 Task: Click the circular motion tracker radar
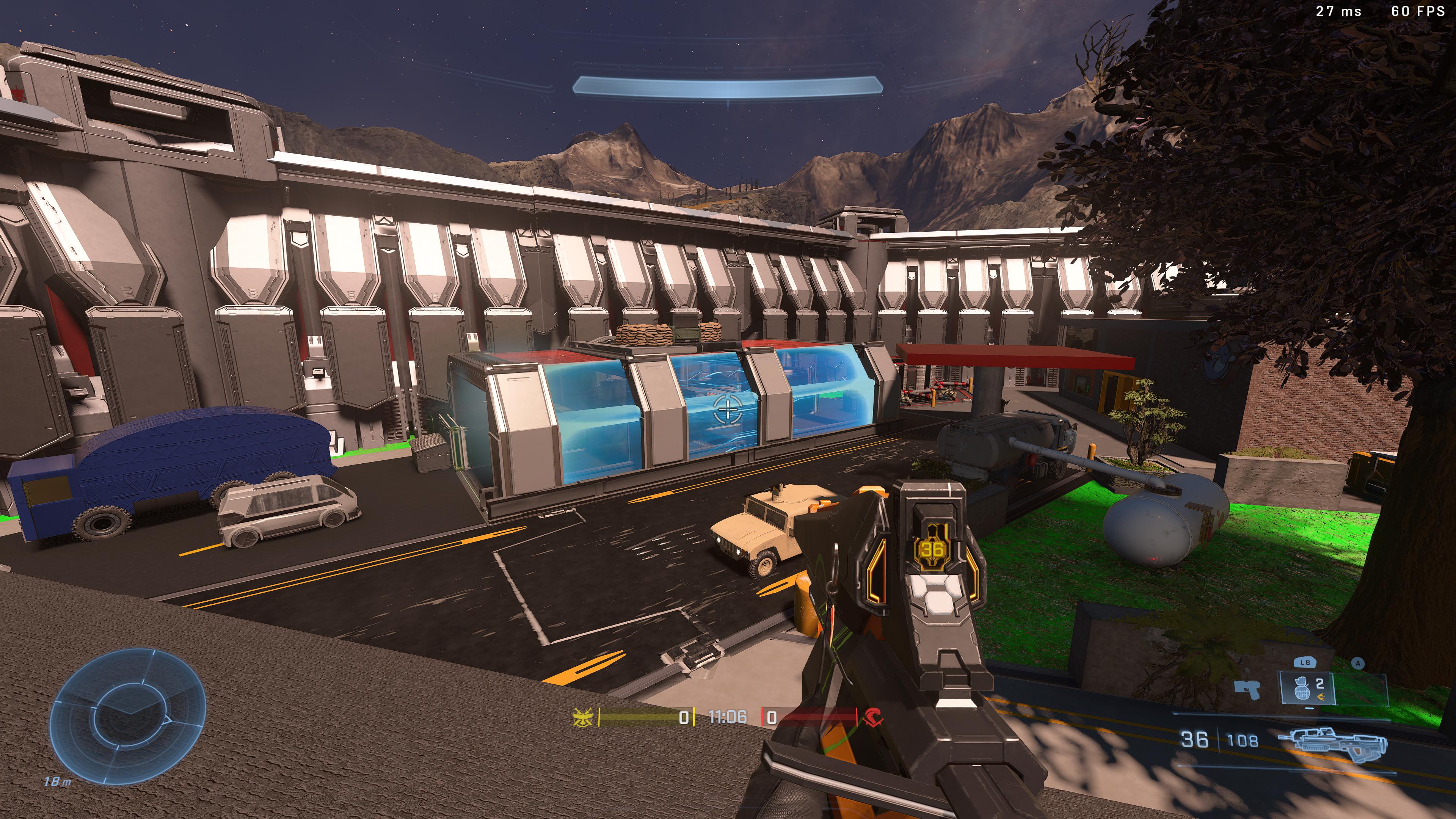point(128,715)
